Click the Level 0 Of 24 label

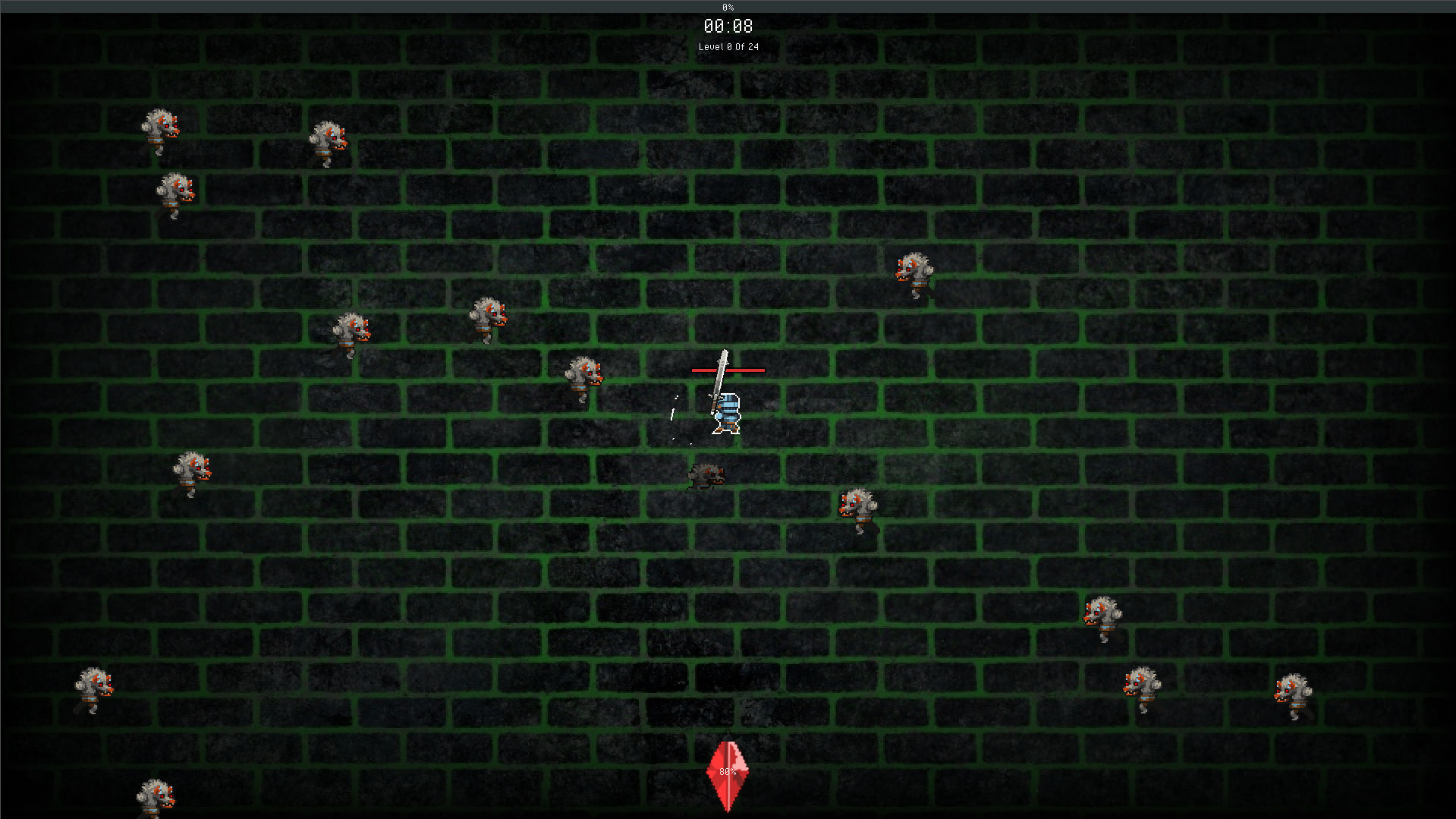[727, 46]
